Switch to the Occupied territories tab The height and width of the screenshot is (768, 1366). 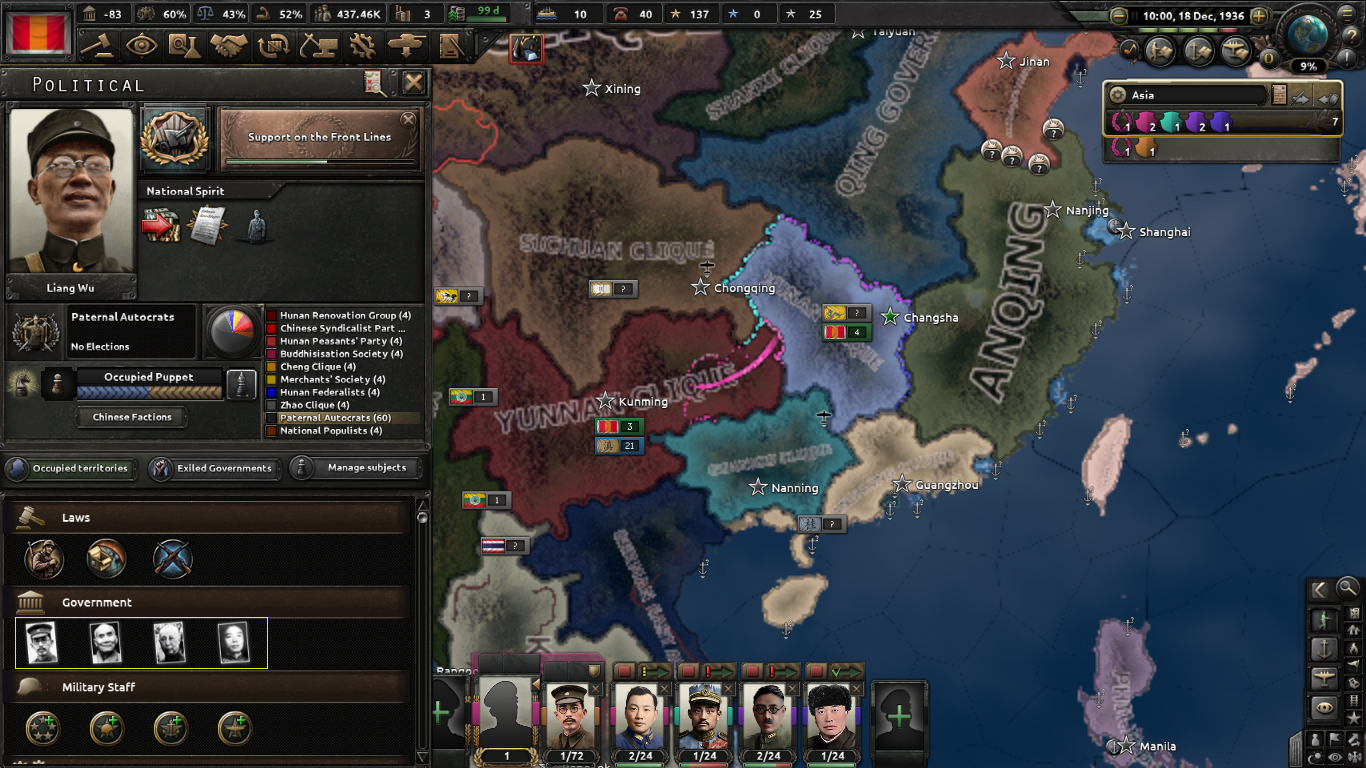71,468
